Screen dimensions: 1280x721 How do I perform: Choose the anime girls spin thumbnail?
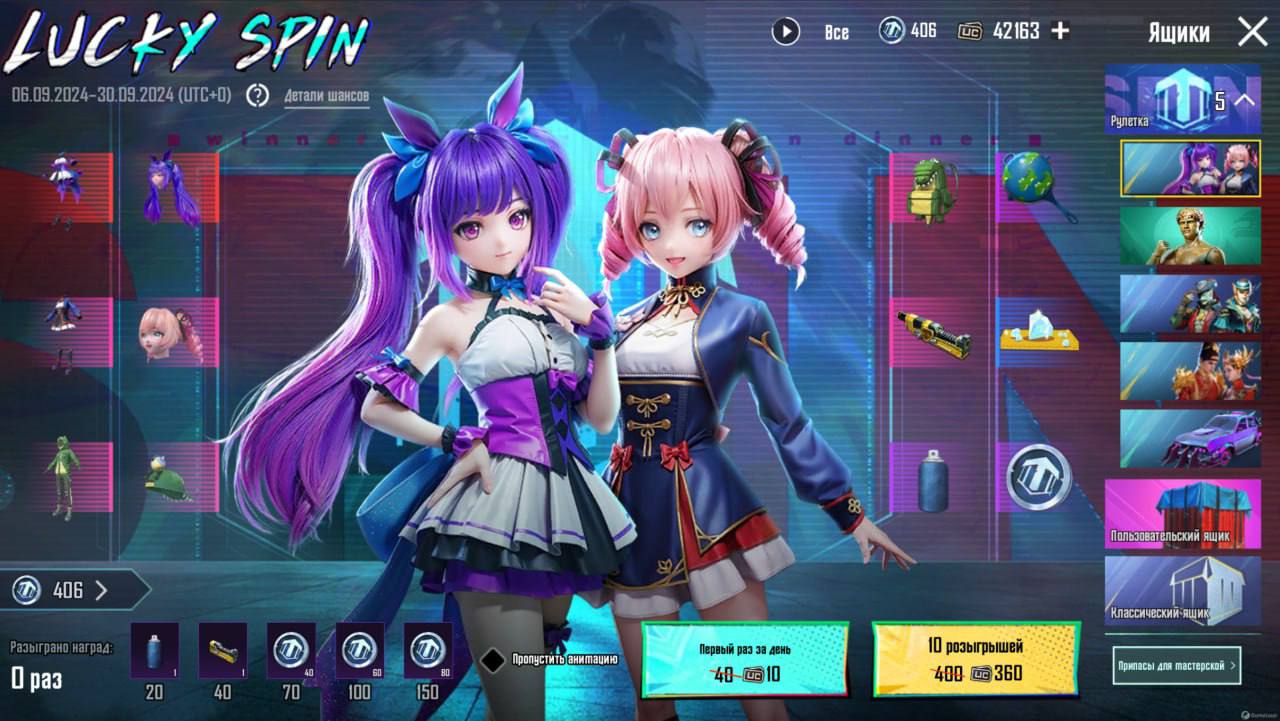click(x=1190, y=167)
